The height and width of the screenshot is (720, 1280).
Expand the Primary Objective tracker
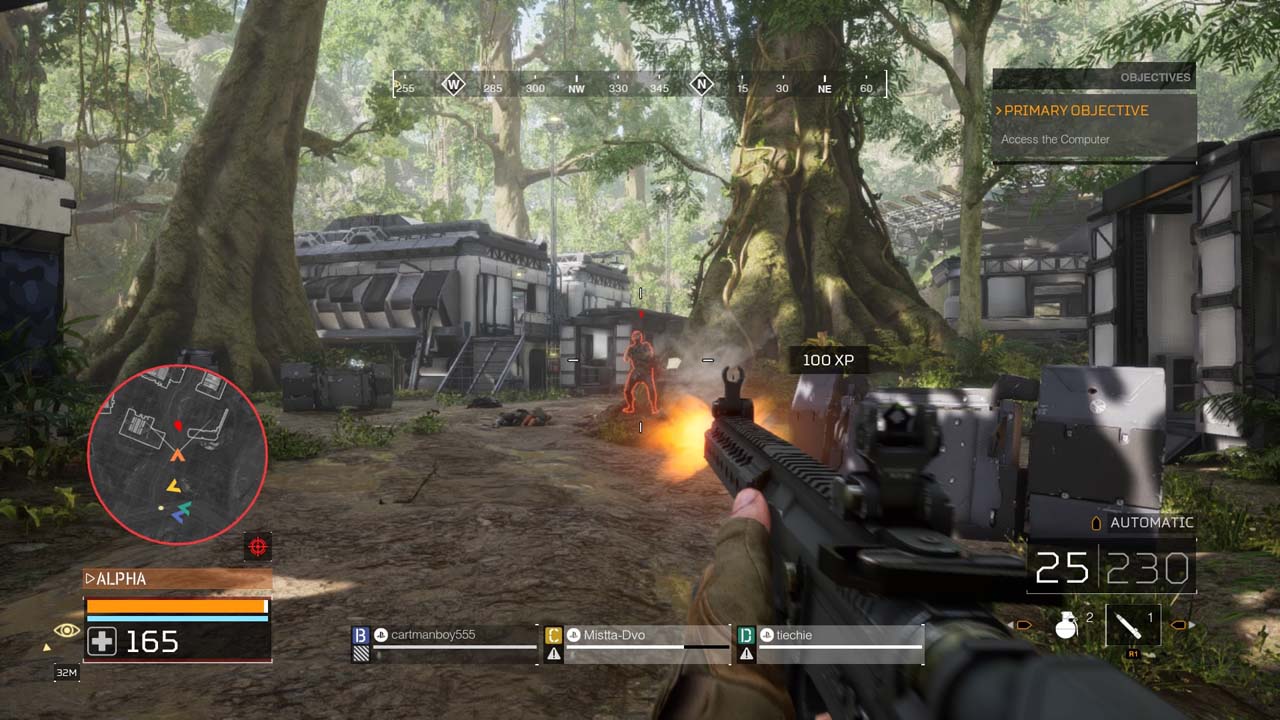(1075, 111)
